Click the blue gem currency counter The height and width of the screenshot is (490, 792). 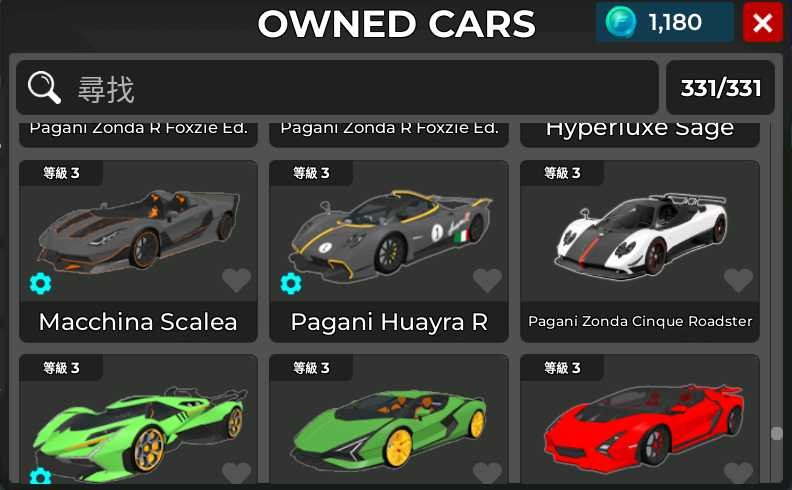point(664,23)
